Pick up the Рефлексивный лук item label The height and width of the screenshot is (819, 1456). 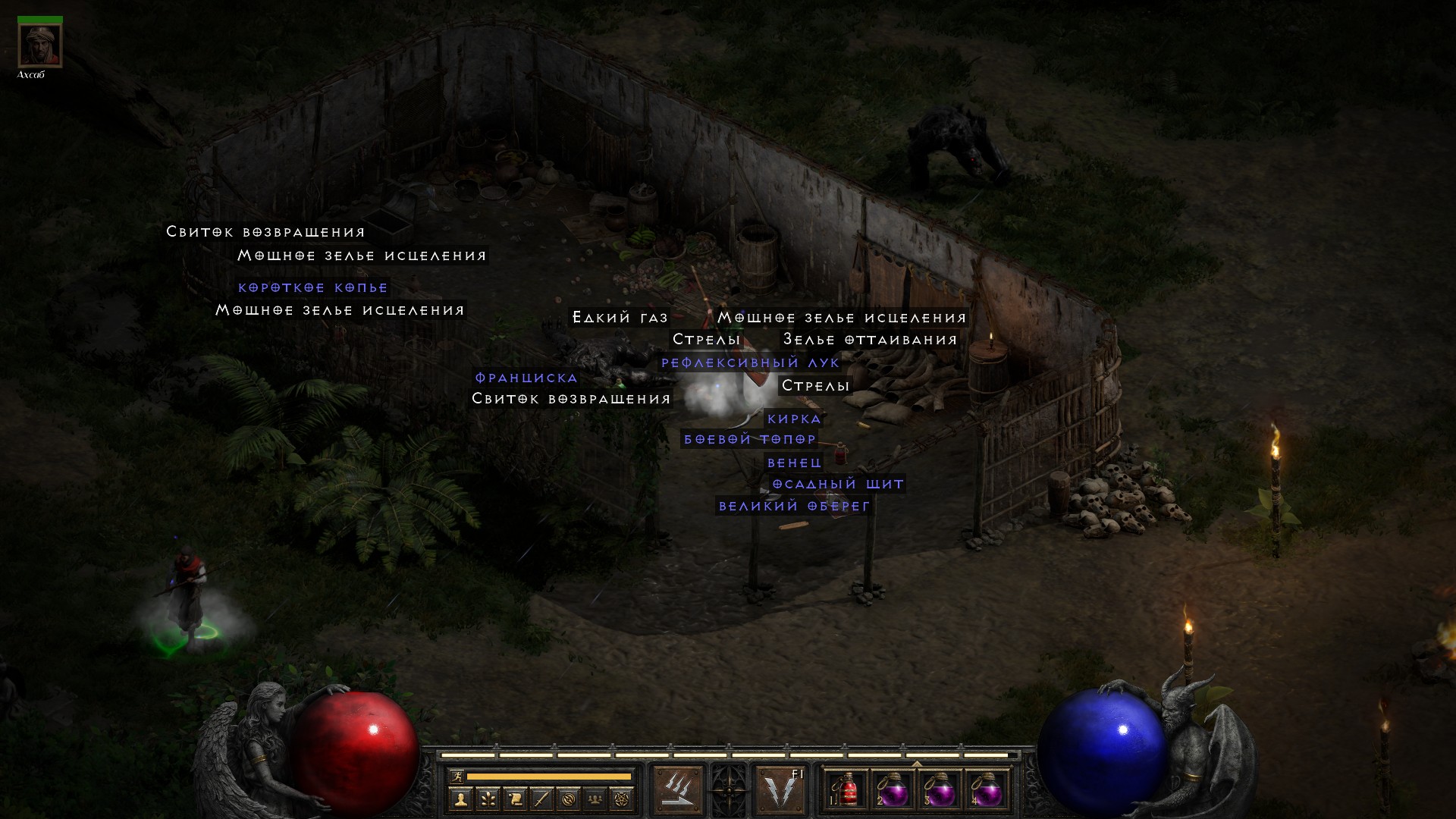pos(750,363)
